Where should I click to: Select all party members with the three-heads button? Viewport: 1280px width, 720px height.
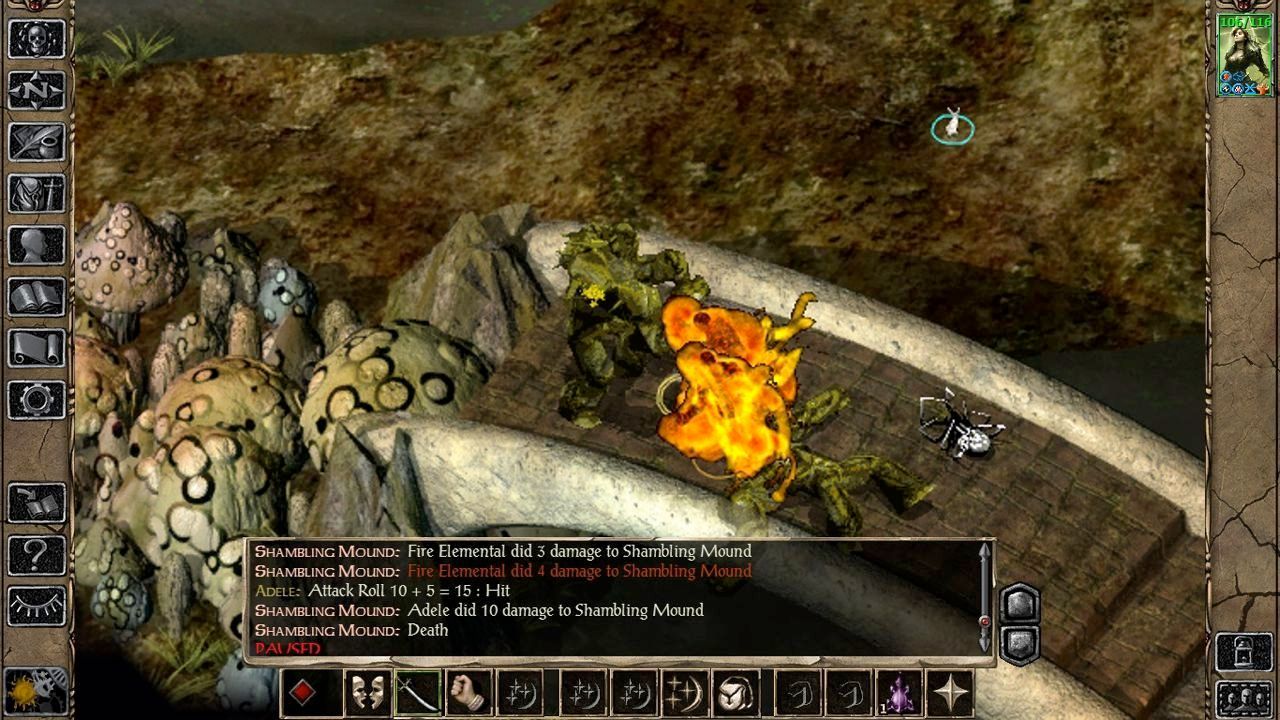pos(1243,699)
